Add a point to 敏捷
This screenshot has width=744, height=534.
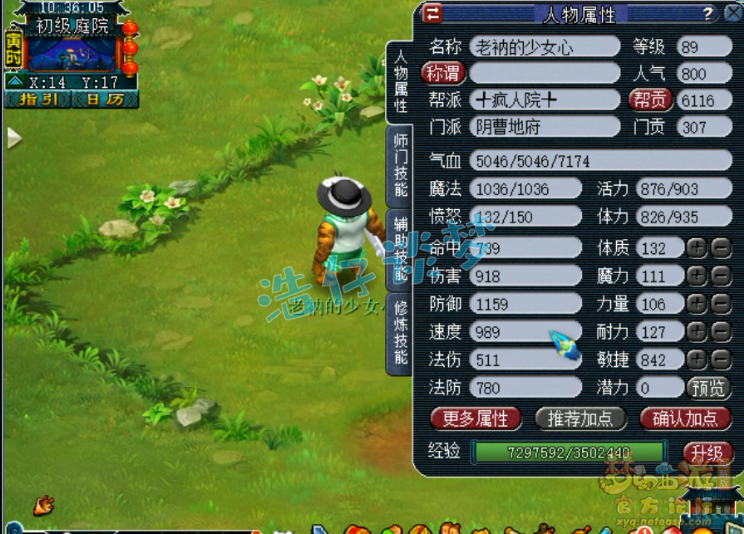(697, 359)
